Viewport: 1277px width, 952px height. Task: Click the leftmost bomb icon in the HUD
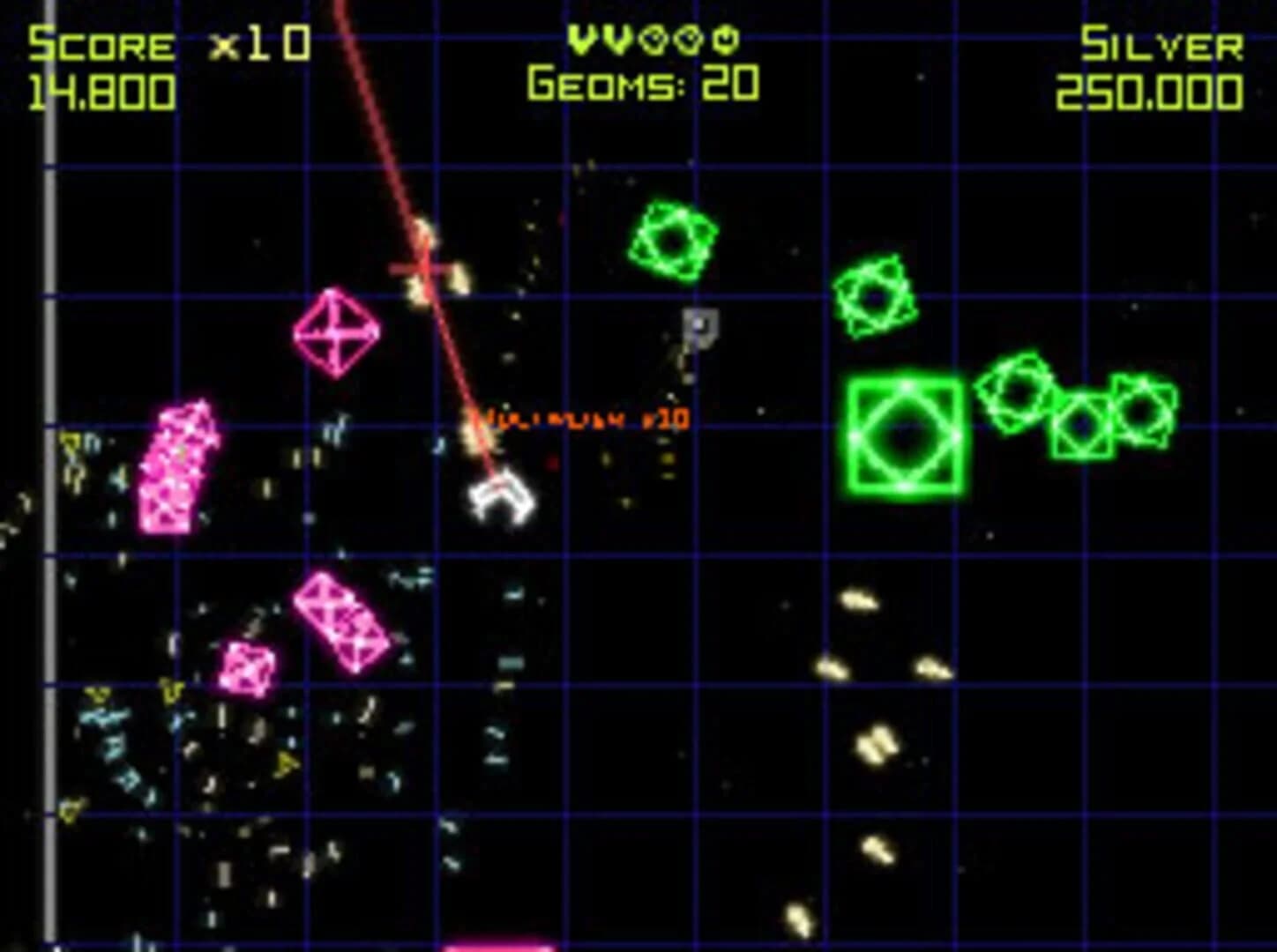point(654,41)
